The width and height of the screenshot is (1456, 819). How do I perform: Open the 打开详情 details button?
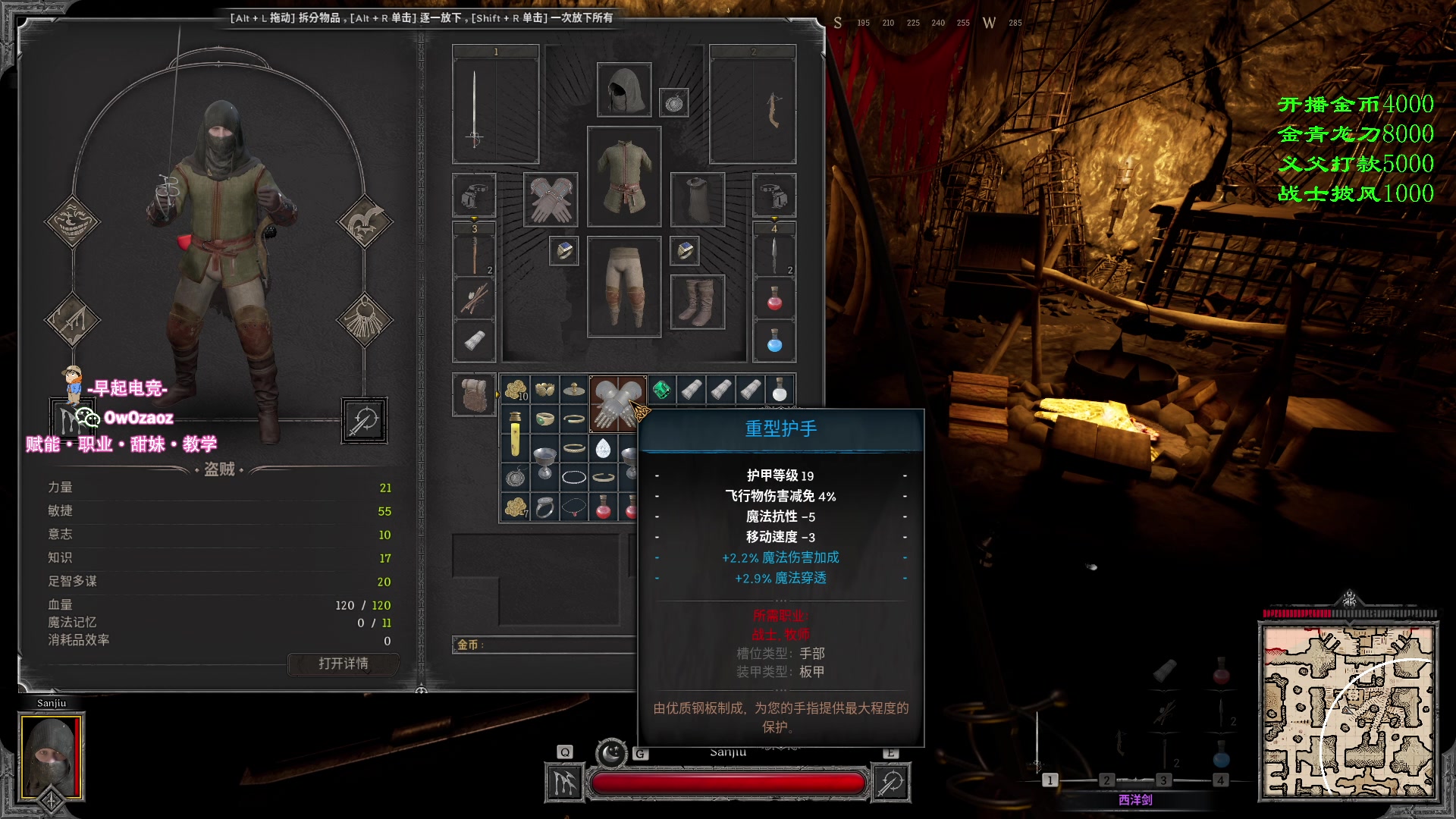tap(344, 664)
